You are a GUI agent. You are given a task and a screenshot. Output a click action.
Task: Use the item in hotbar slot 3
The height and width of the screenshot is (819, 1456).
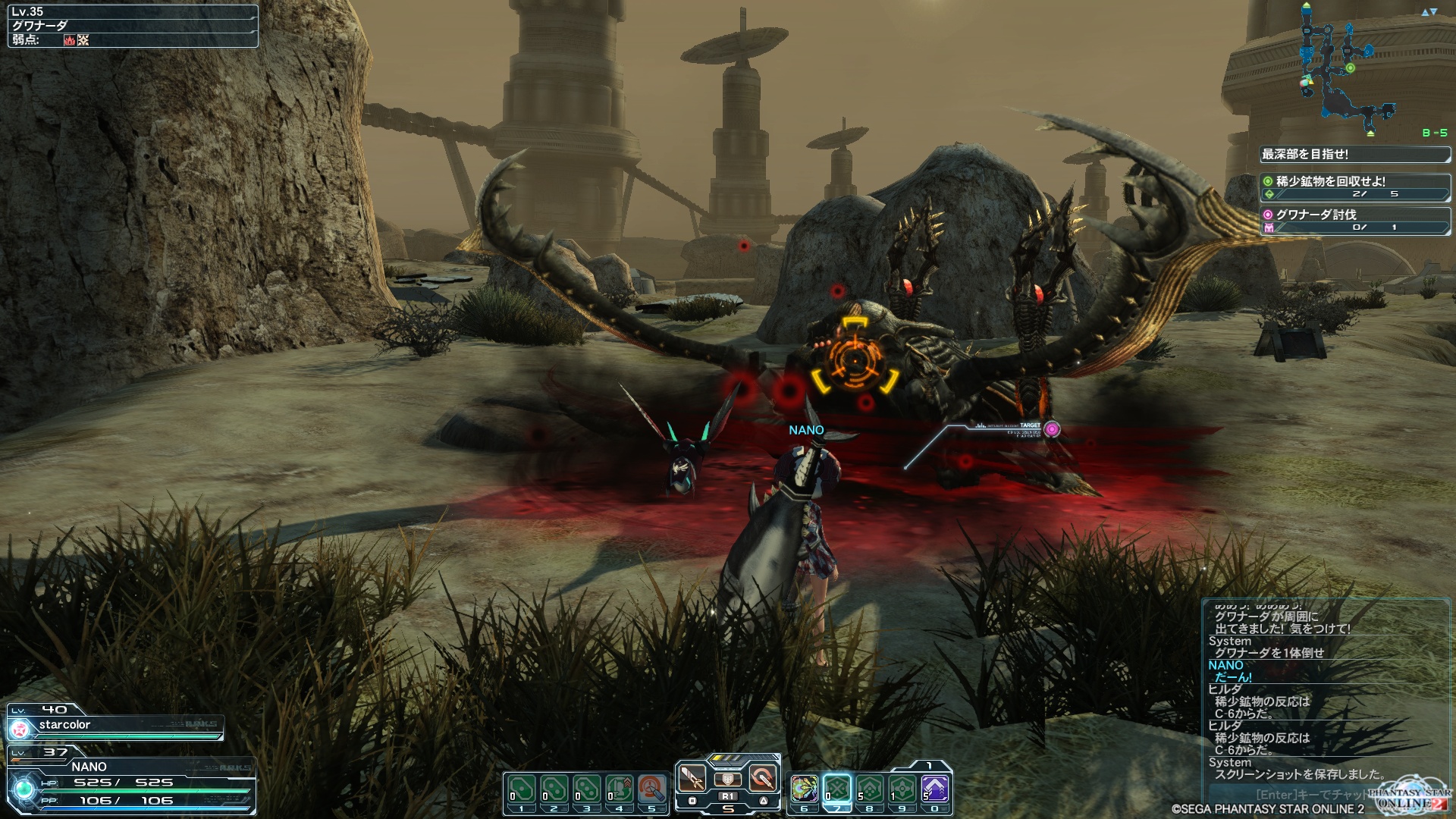587,790
